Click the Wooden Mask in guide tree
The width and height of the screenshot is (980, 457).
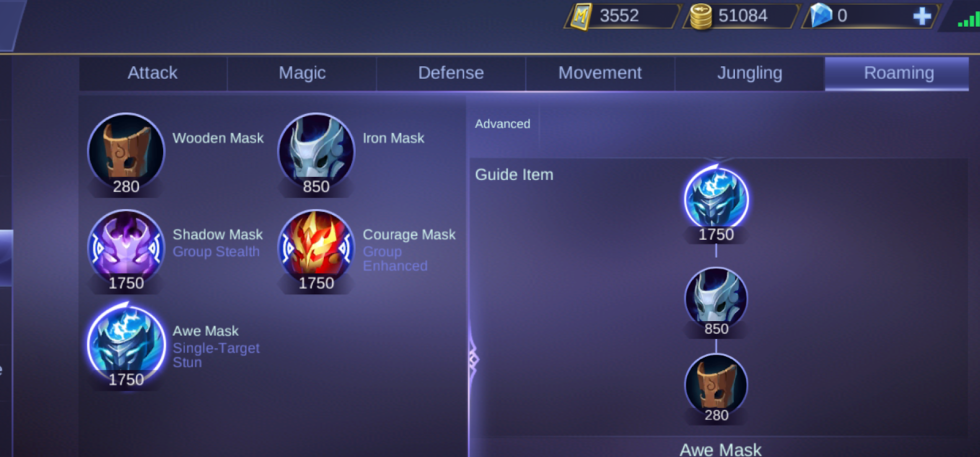[716, 385]
